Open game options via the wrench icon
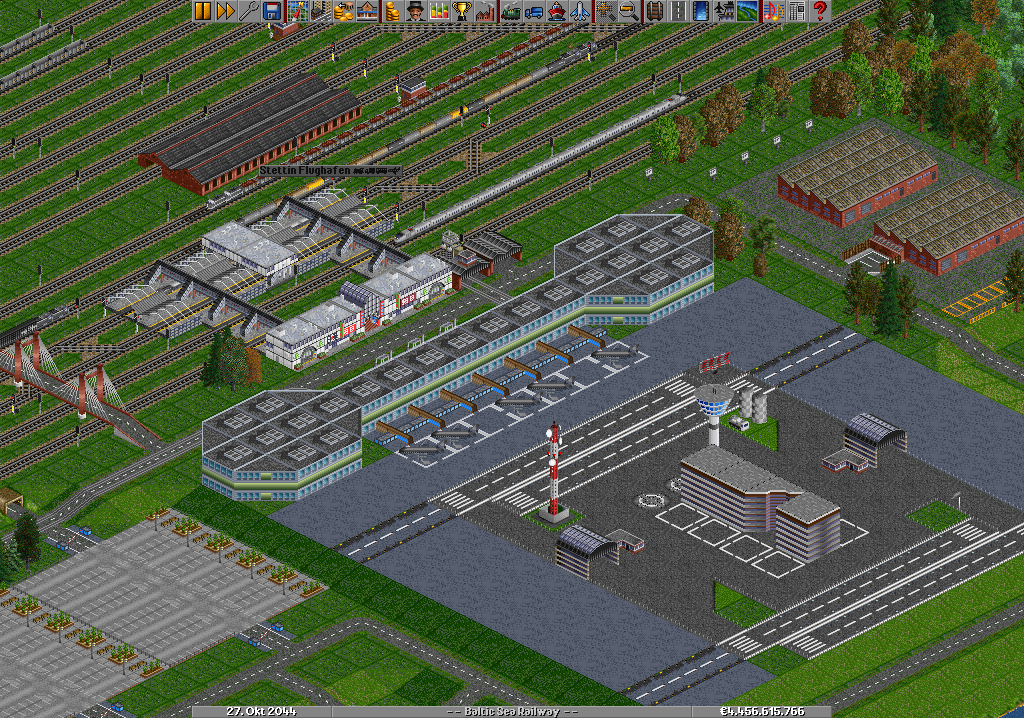Screen dimensions: 1024x718 click(x=247, y=11)
